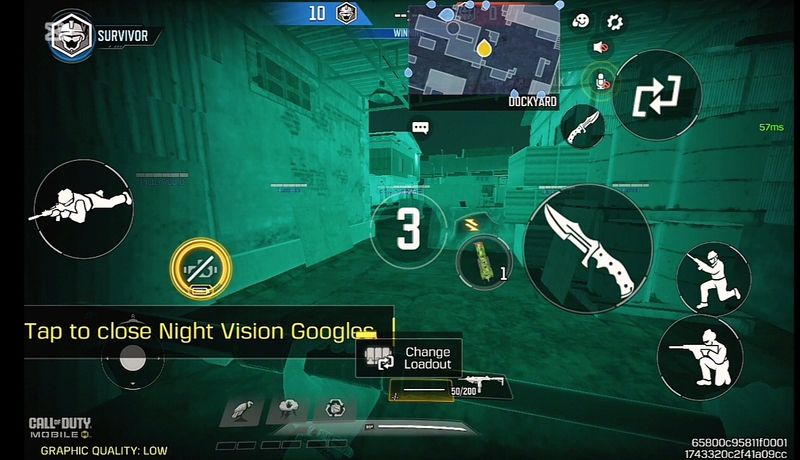Screen dimensions: 800x460
Task: Switch weapon with the swap arrows button
Action: tap(656, 98)
